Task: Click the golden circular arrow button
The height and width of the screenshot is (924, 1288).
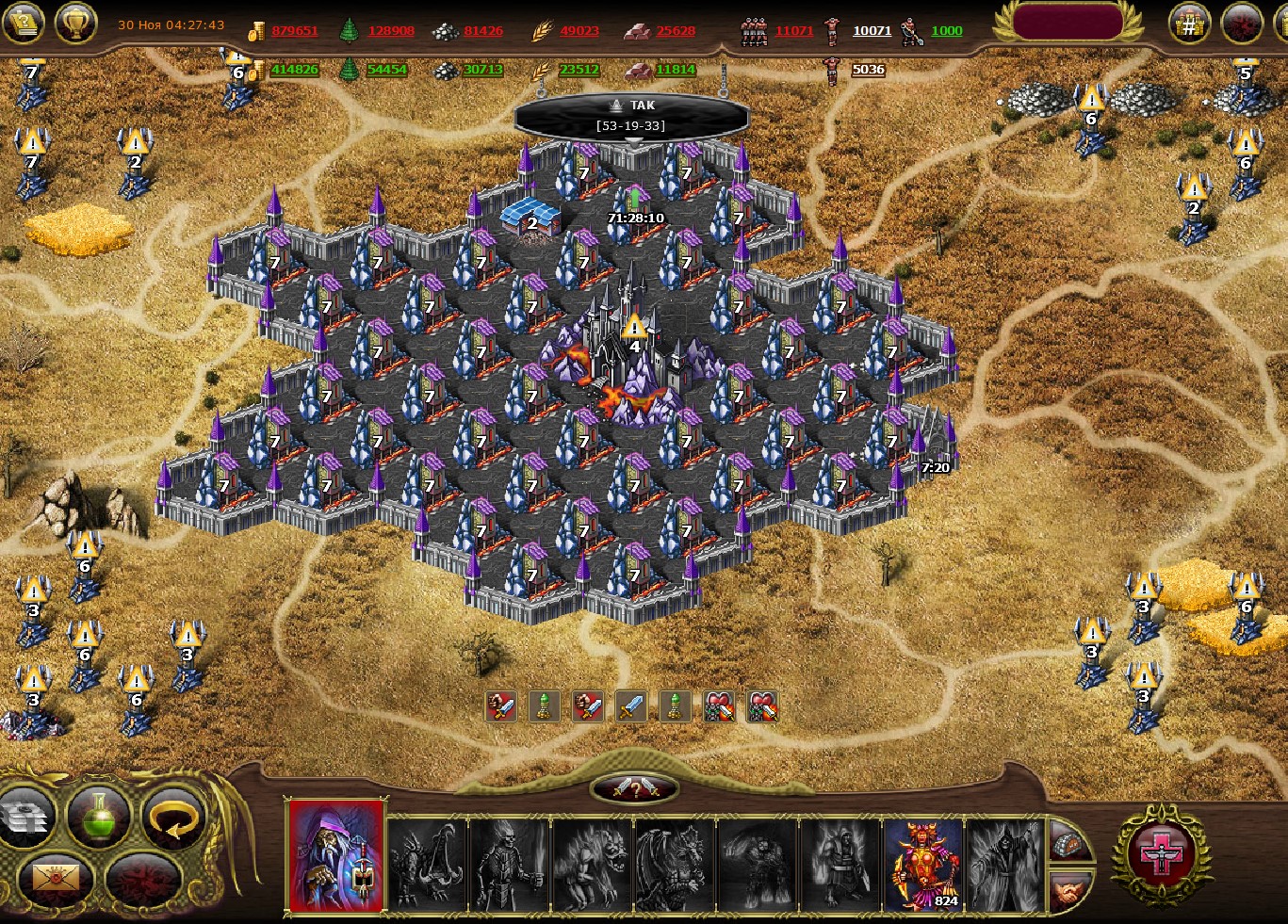Action: click(x=174, y=817)
